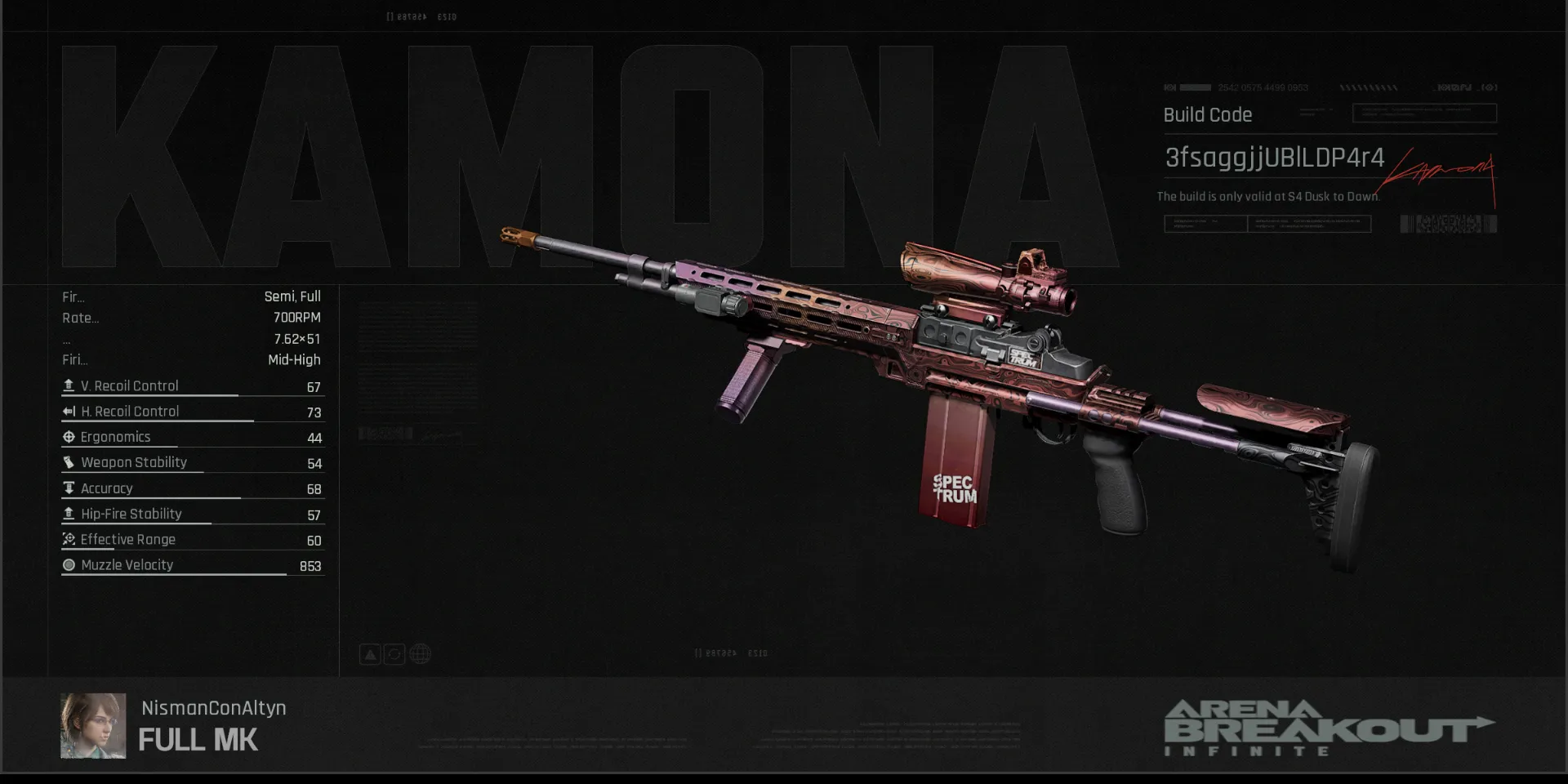Open NismanConAltyn's player avatar
The width and height of the screenshot is (1568, 784).
pyautogui.click(x=93, y=726)
